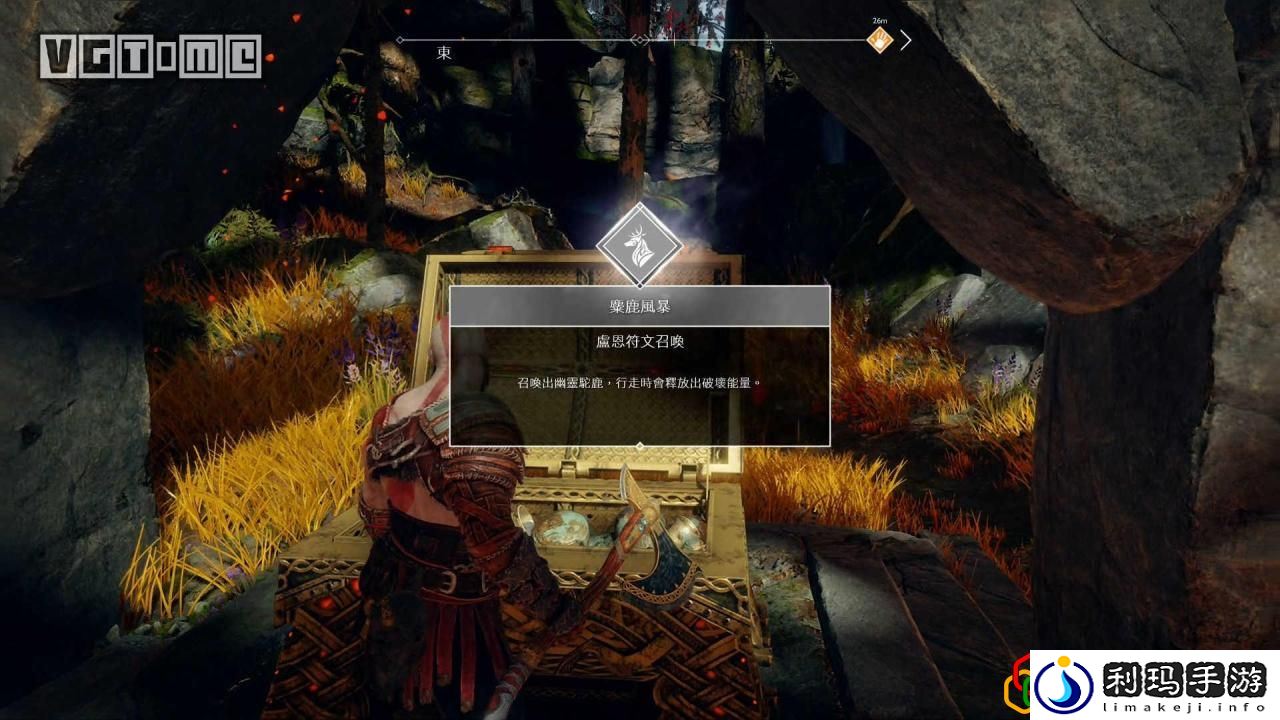
Task: Click the diamond marker centered on the compass
Action: click(x=641, y=41)
